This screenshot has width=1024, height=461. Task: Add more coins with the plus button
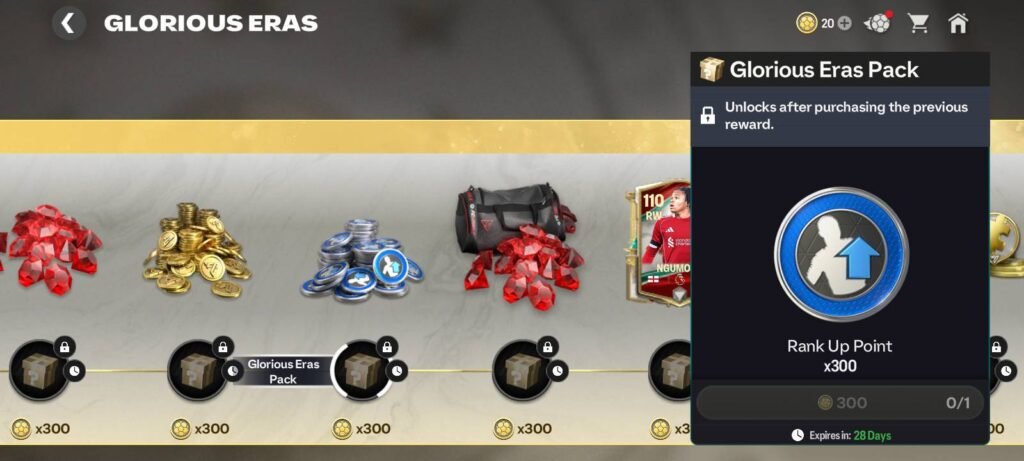pos(844,23)
